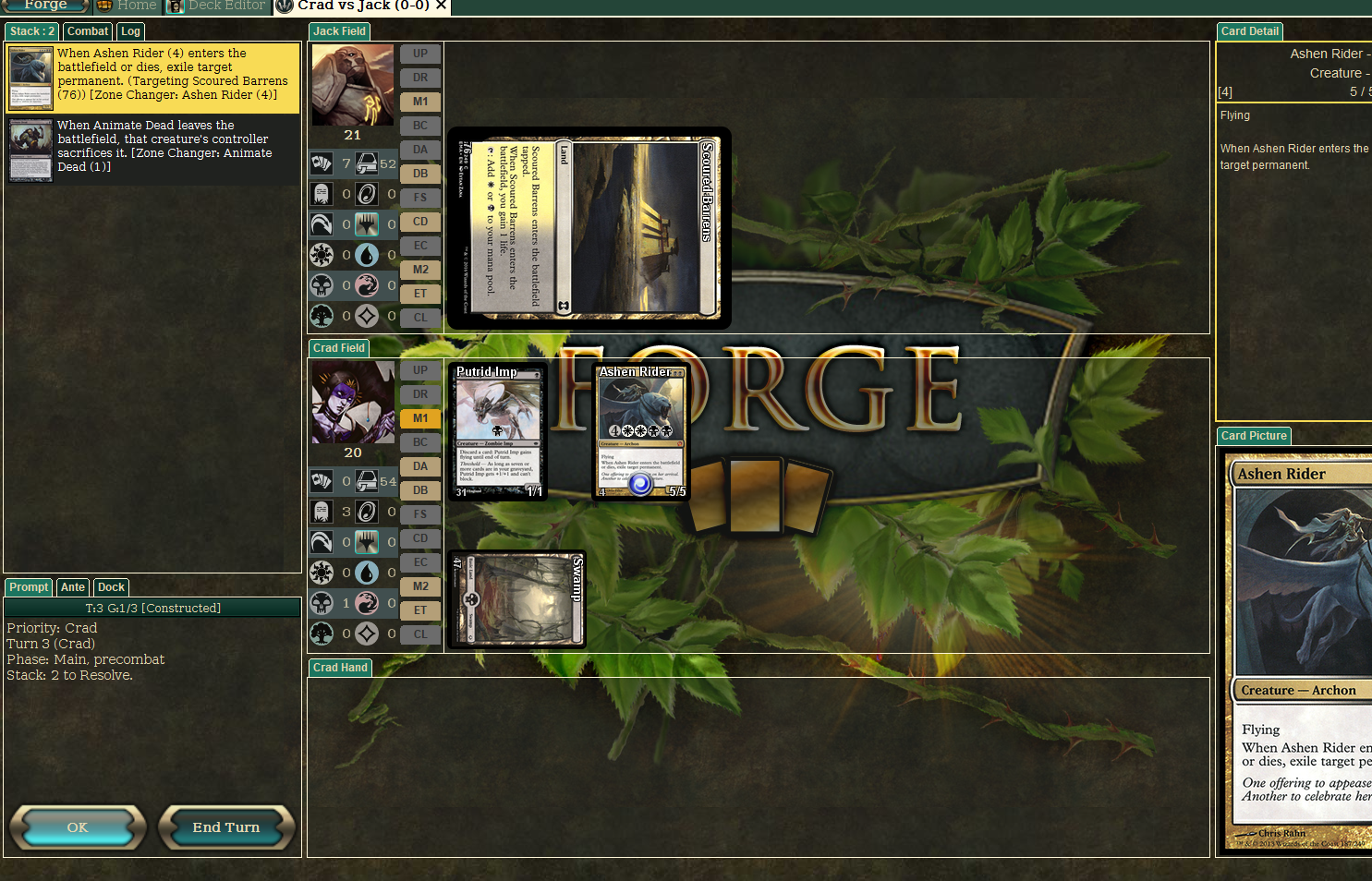Show the Ante tab
Image resolution: width=1372 pixels, height=881 pixels.
73,587
